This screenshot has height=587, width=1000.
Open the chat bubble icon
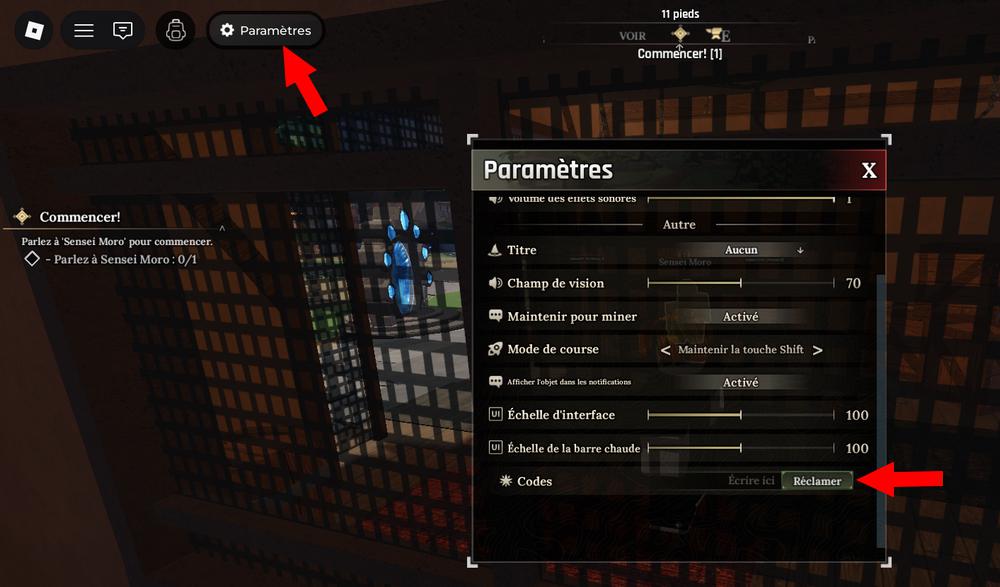[x=123, y=30]
